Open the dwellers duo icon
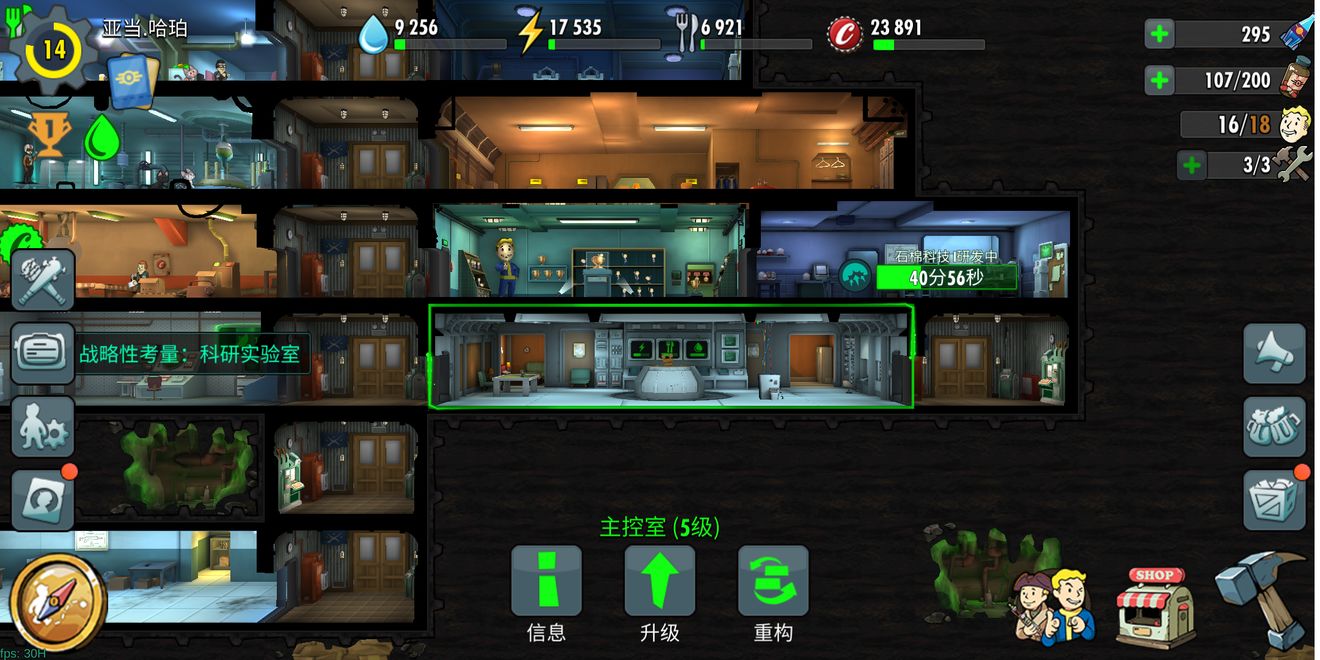The height and width of the screenshot is (660, 1320). pyautogui.click(x=1051, y=604)
